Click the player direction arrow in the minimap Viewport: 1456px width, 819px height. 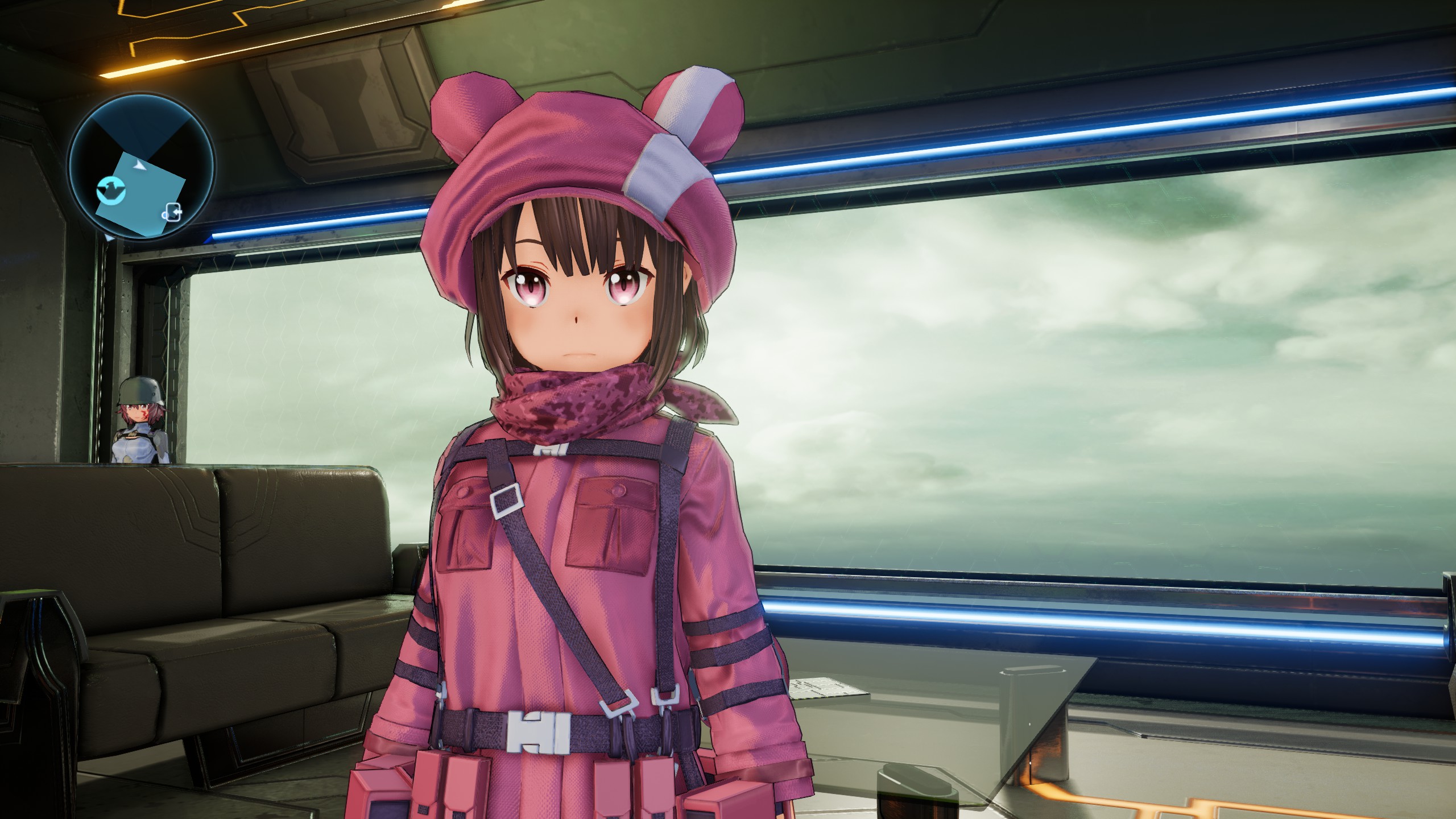coord(139,166)
